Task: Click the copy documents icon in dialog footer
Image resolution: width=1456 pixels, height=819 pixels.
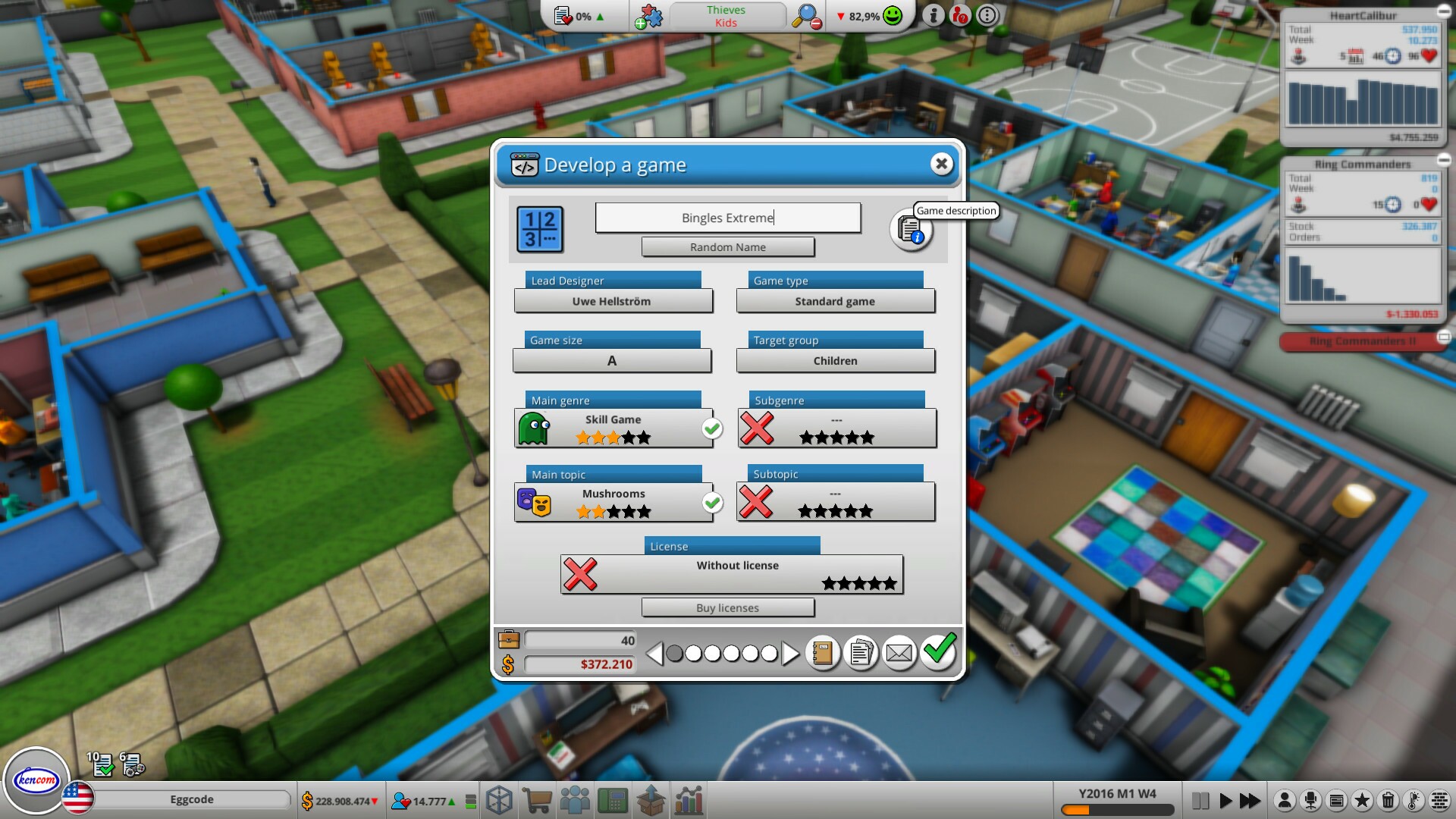Action: coord(861,652)
